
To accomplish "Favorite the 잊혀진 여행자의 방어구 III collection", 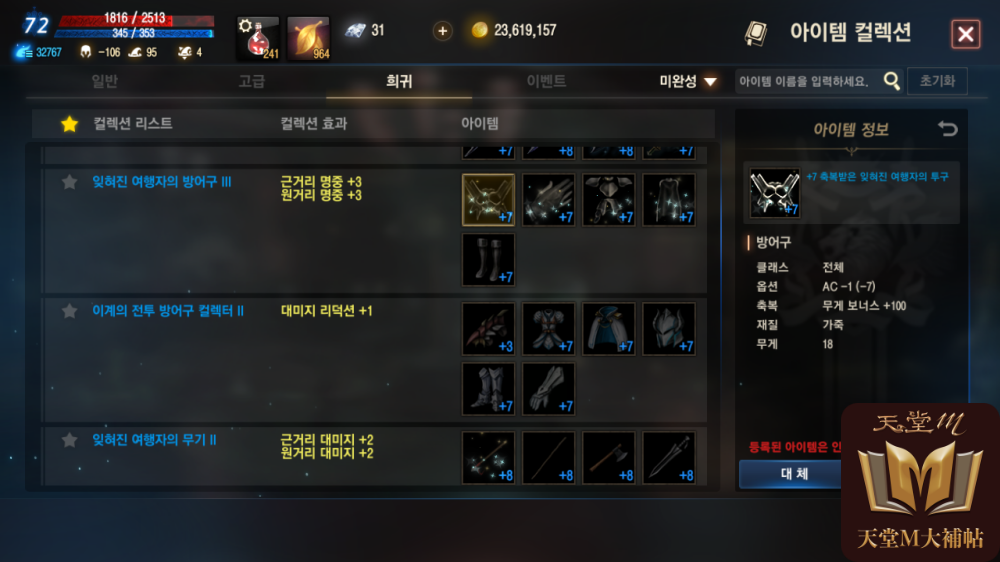I will 69,182.
